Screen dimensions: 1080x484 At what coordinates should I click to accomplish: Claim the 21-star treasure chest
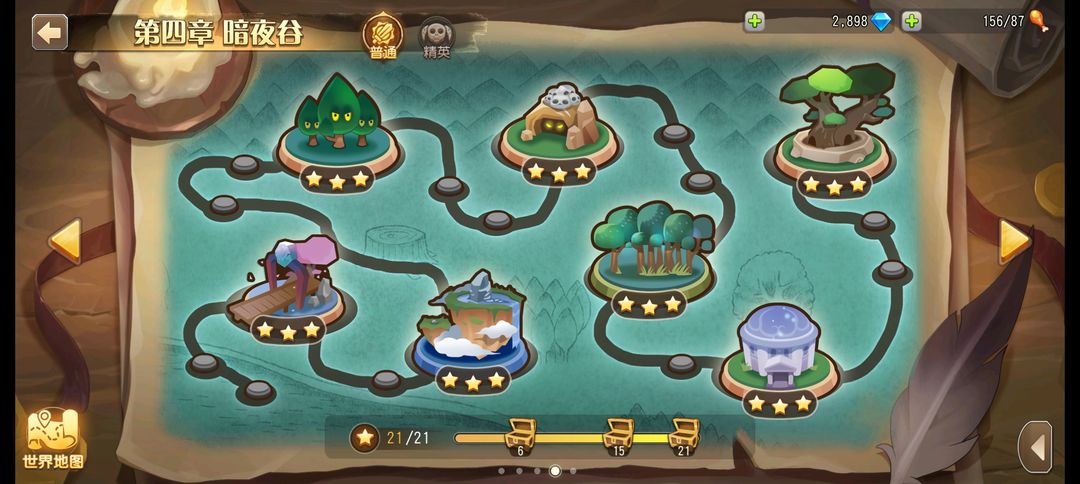(684, 436)
